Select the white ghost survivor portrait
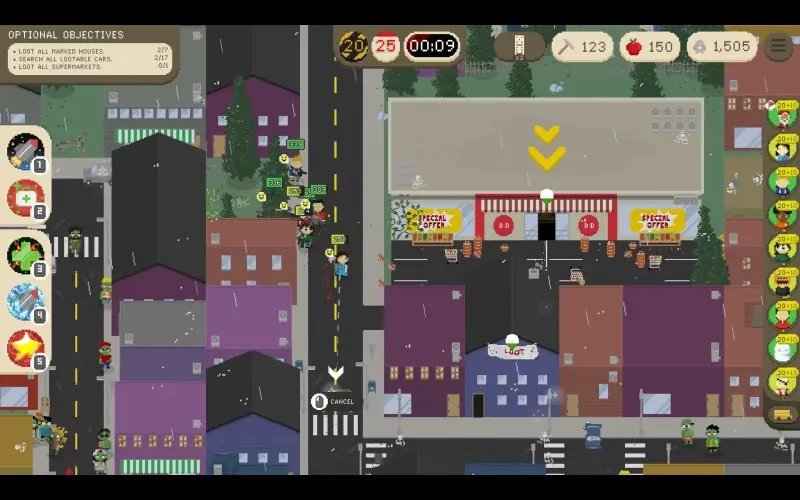Image resolution: width=800 pixels, height=500 pixels. pos(781,349)
